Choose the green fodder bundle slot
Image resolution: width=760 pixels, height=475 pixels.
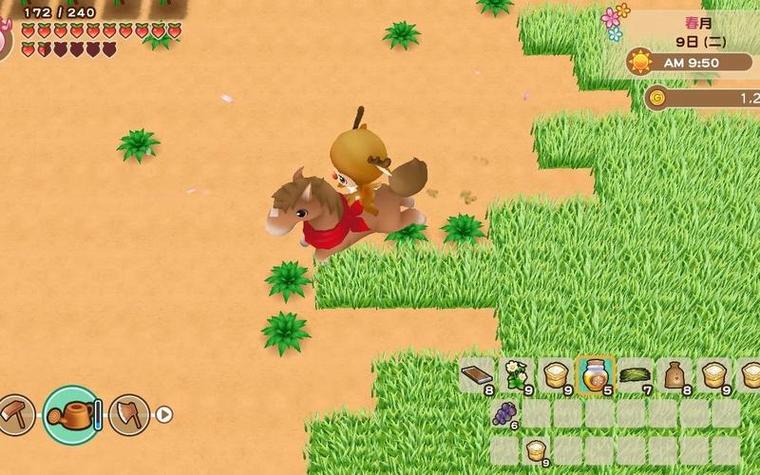(635, 376)
